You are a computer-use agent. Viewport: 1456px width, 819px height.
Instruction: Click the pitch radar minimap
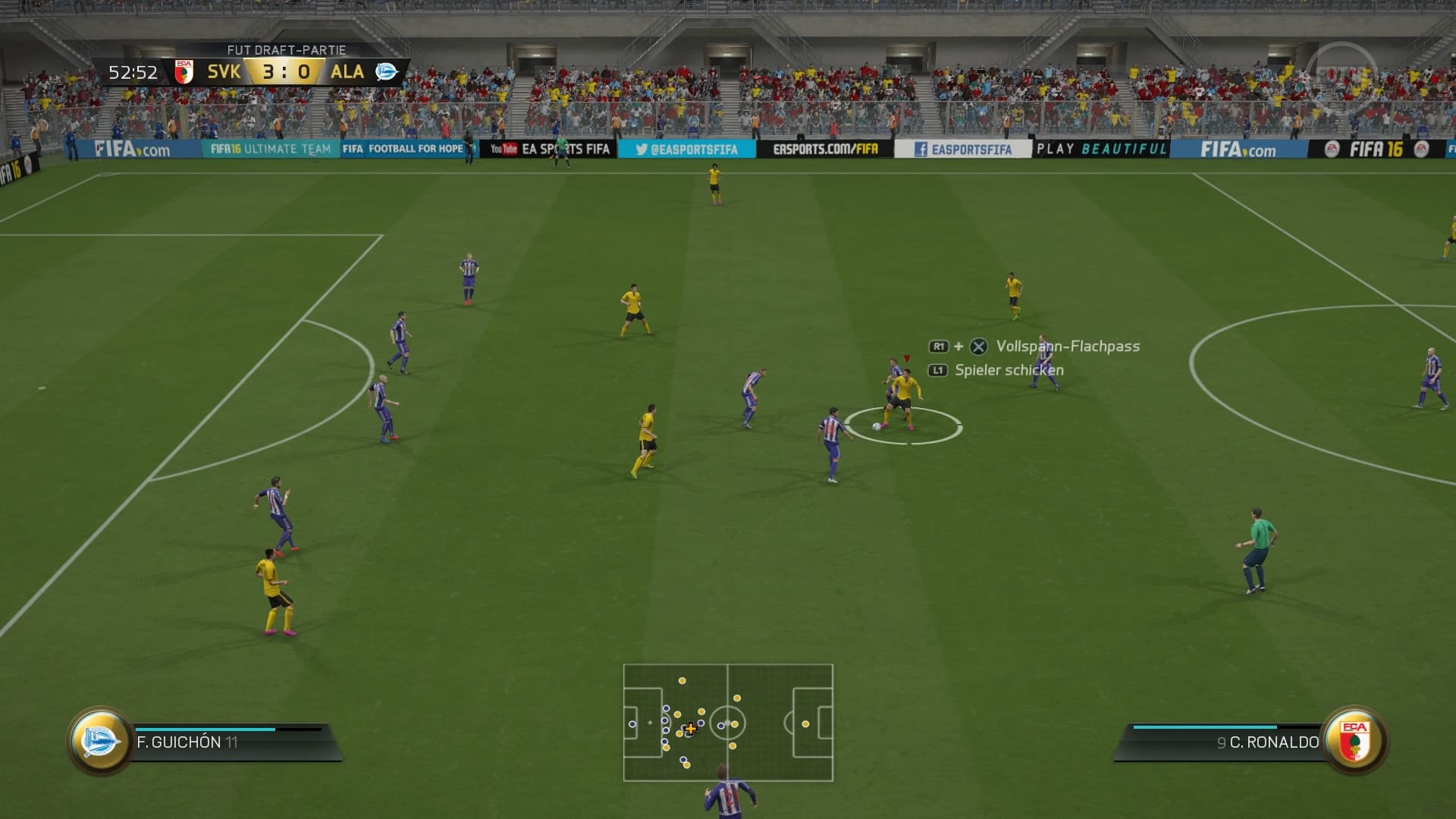[x=728, y=722]
